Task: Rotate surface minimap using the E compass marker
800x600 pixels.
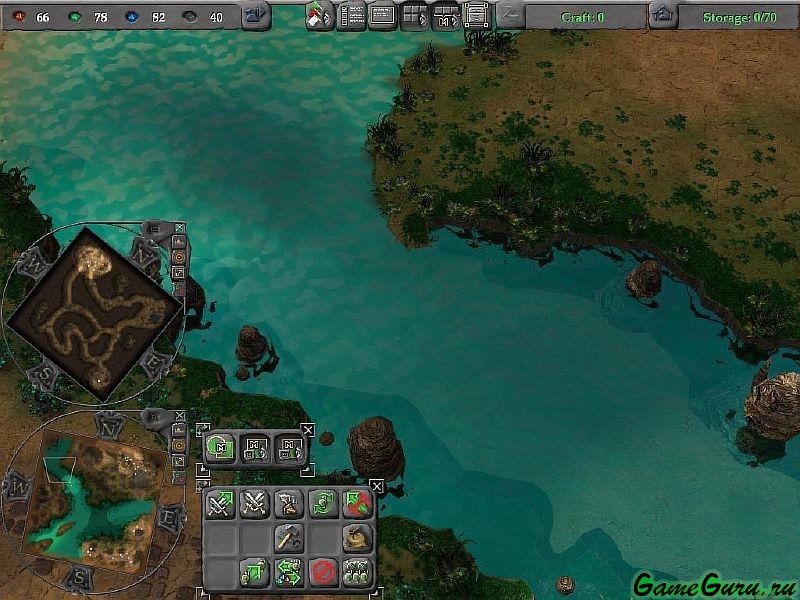Action: coord(168,517)
